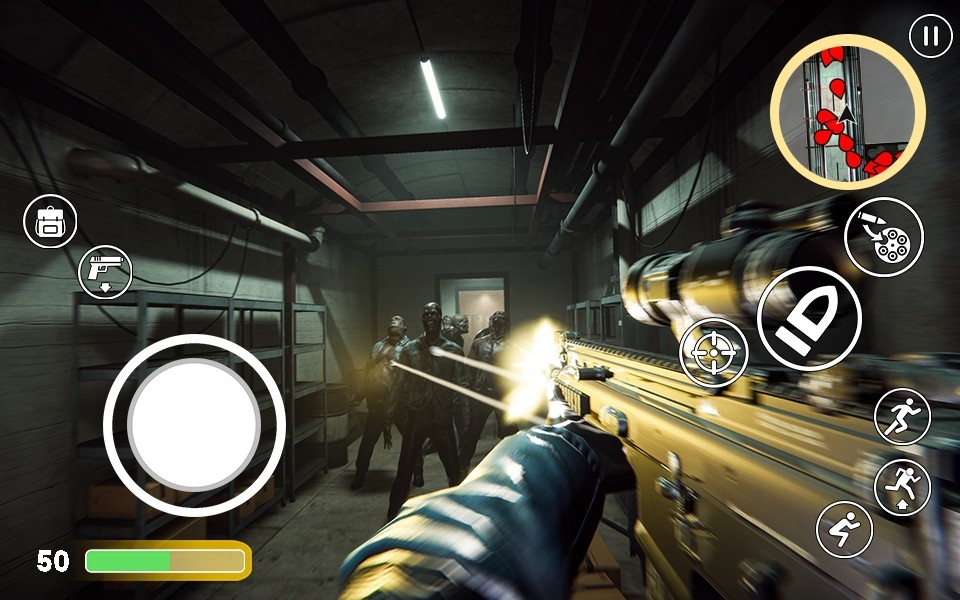The height and width of the screenshot is (600, 960).
Task: Fire the weapon with the bullet button
Action: [808, 319]
